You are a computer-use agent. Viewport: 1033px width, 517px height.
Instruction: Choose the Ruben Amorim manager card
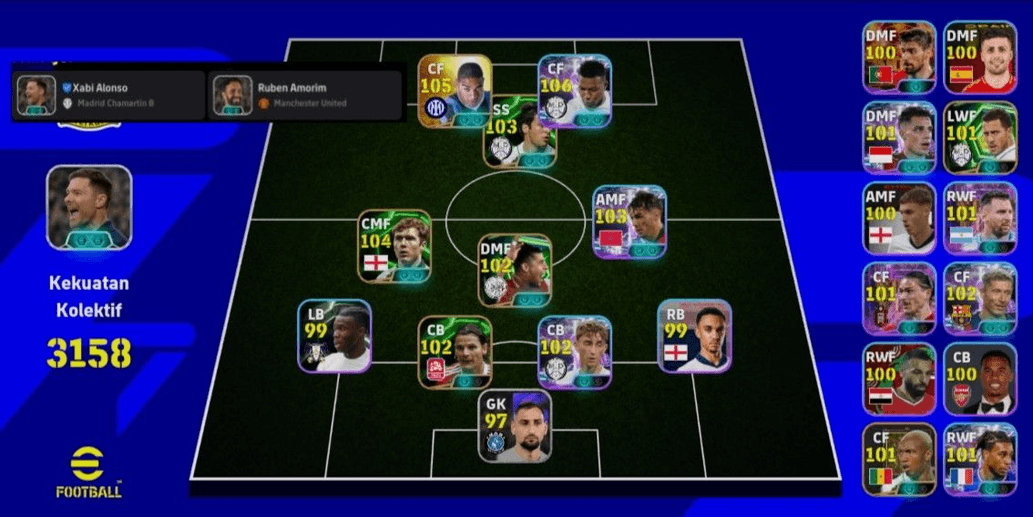[304, 95]
